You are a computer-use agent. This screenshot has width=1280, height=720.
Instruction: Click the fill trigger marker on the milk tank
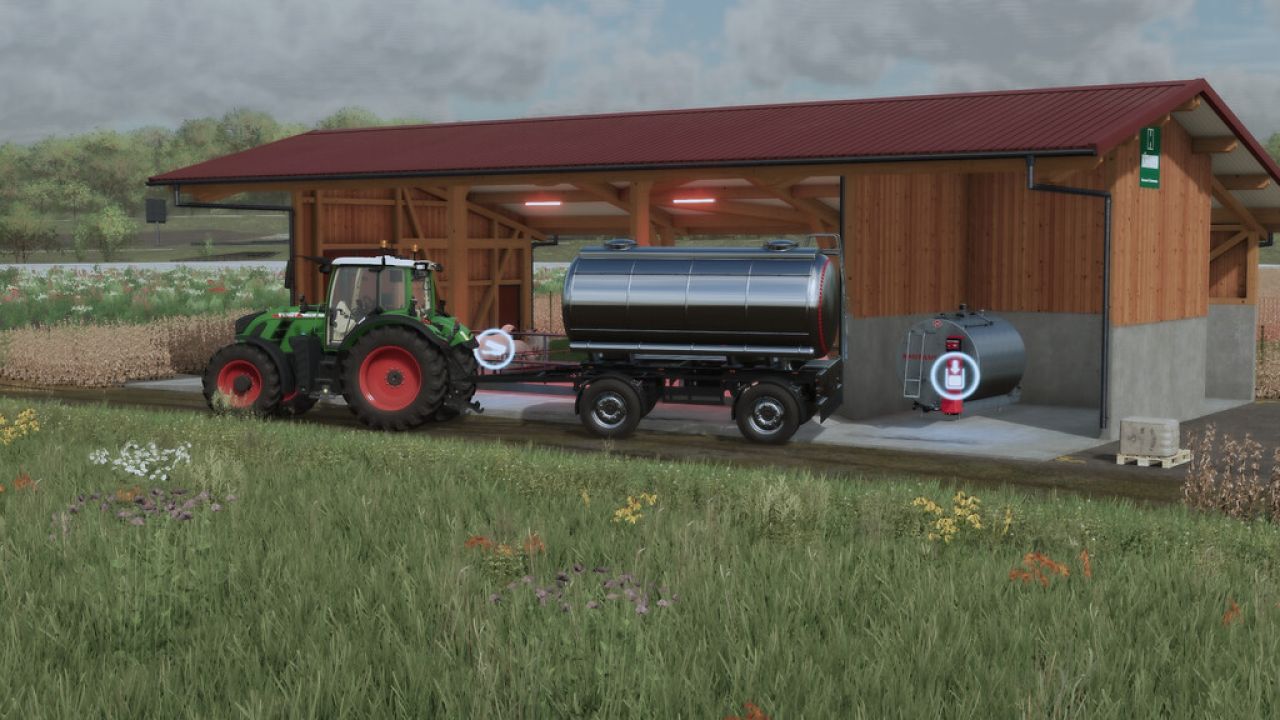[x=953, y=374]
